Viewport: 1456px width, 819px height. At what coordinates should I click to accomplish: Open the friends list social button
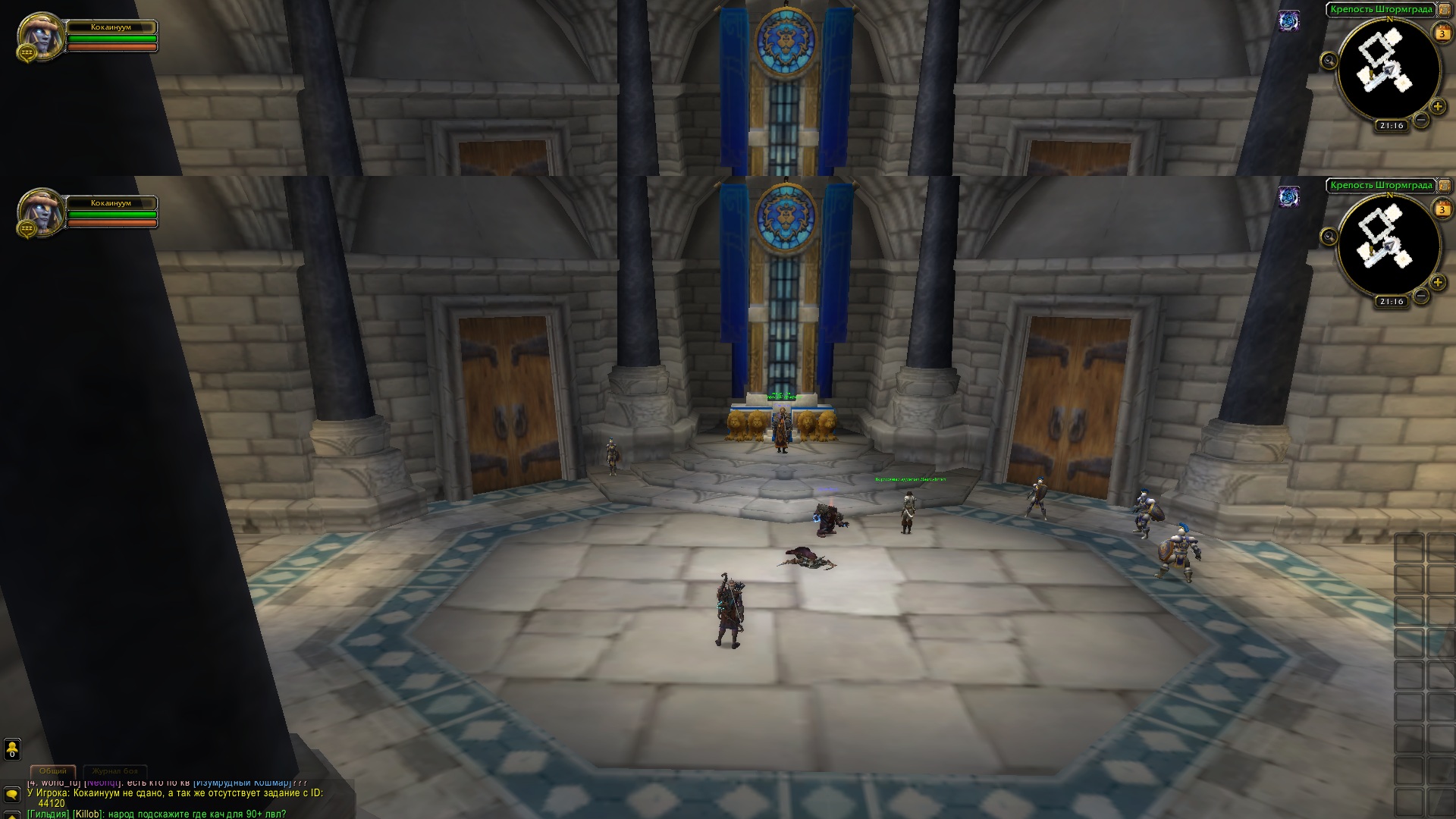coord(12,749)
